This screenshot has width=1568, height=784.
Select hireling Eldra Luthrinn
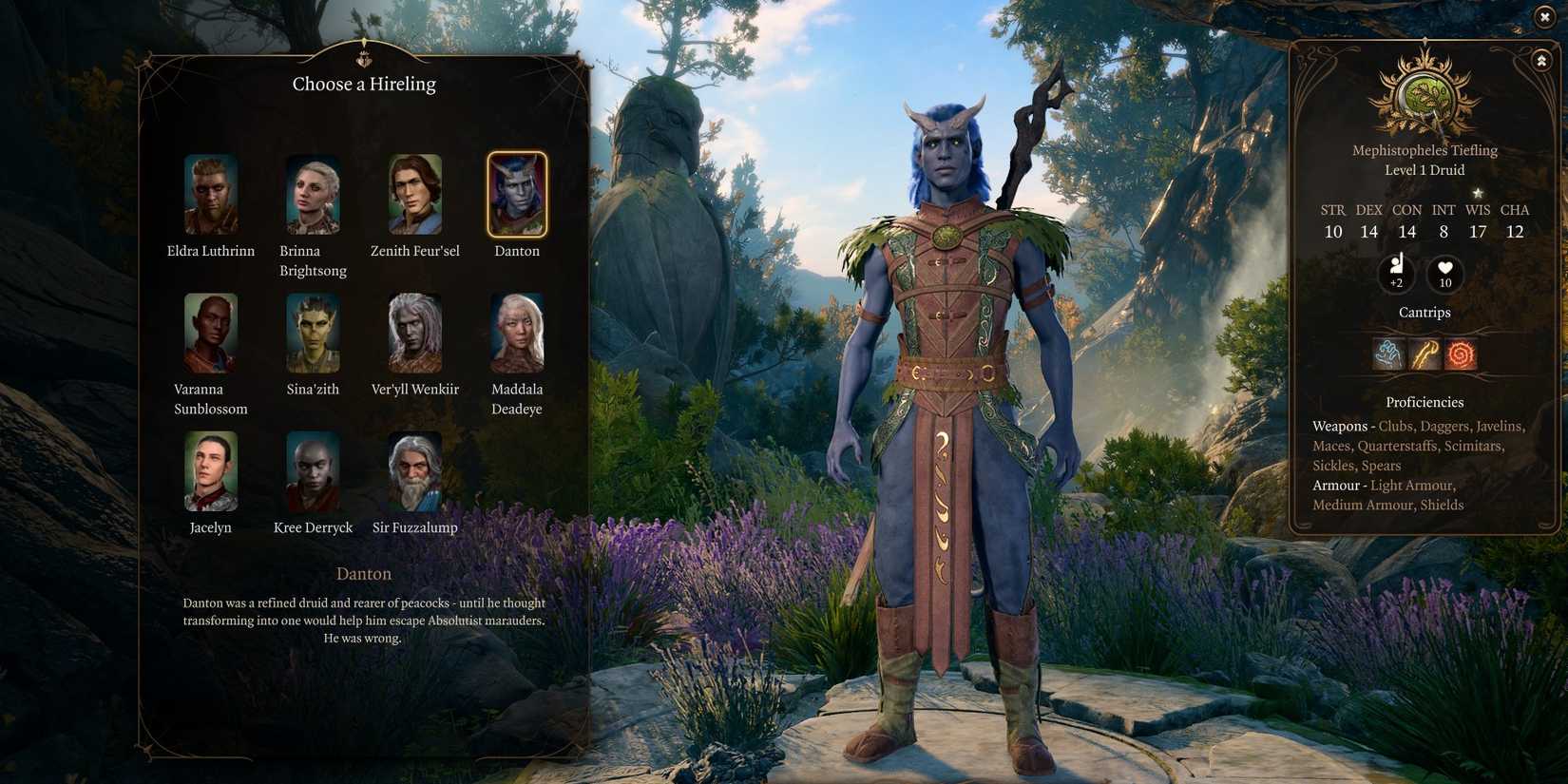point(211,194)
